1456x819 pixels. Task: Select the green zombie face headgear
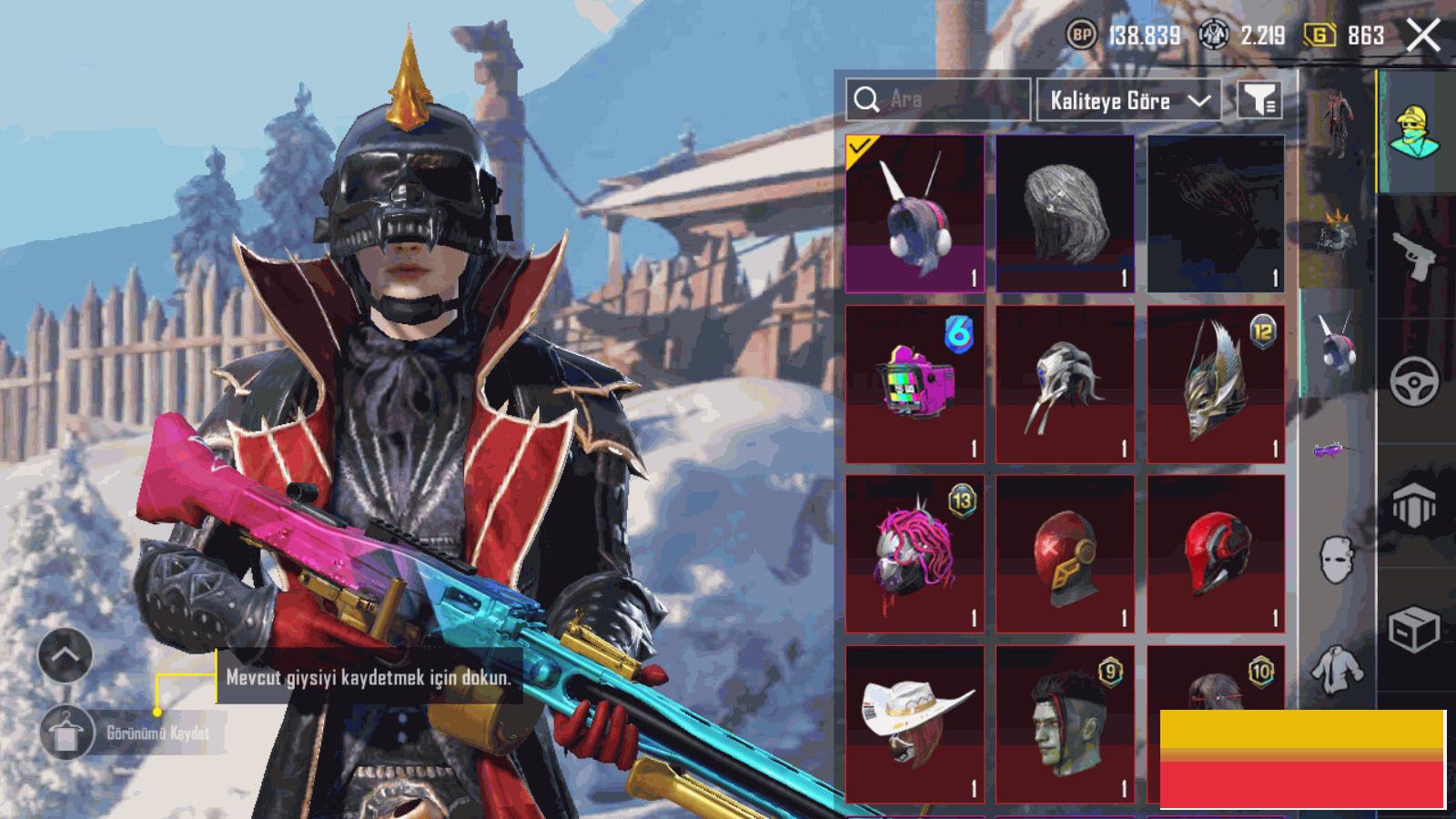click(x=1065, y=723)
